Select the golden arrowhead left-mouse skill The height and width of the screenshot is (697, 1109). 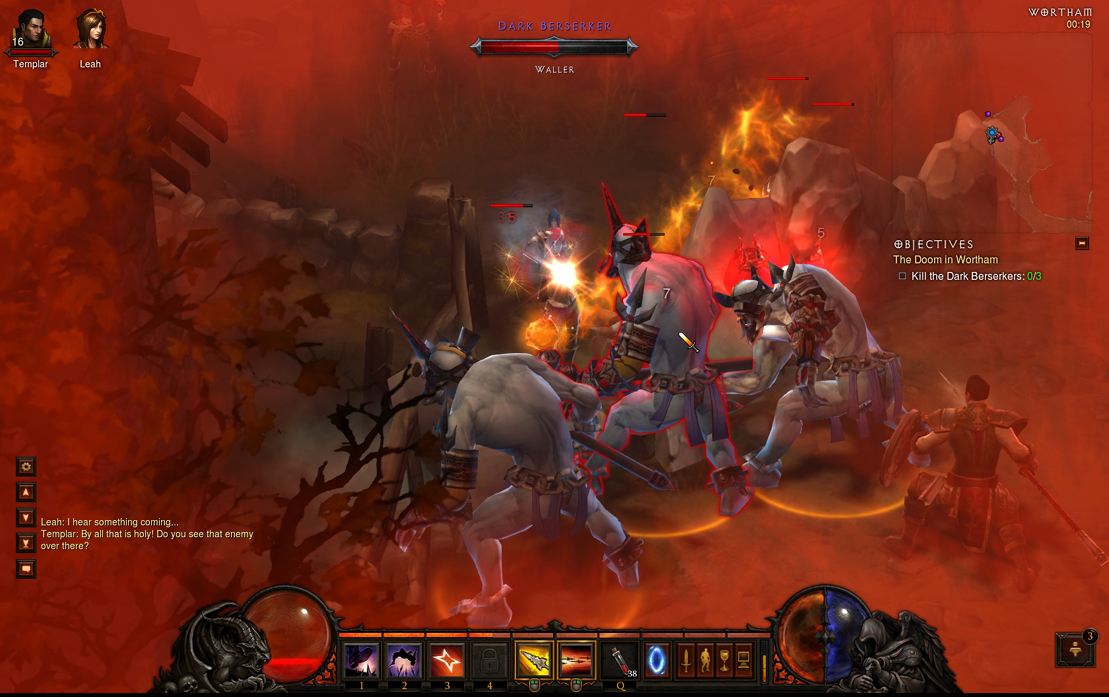tap(534, 661)
